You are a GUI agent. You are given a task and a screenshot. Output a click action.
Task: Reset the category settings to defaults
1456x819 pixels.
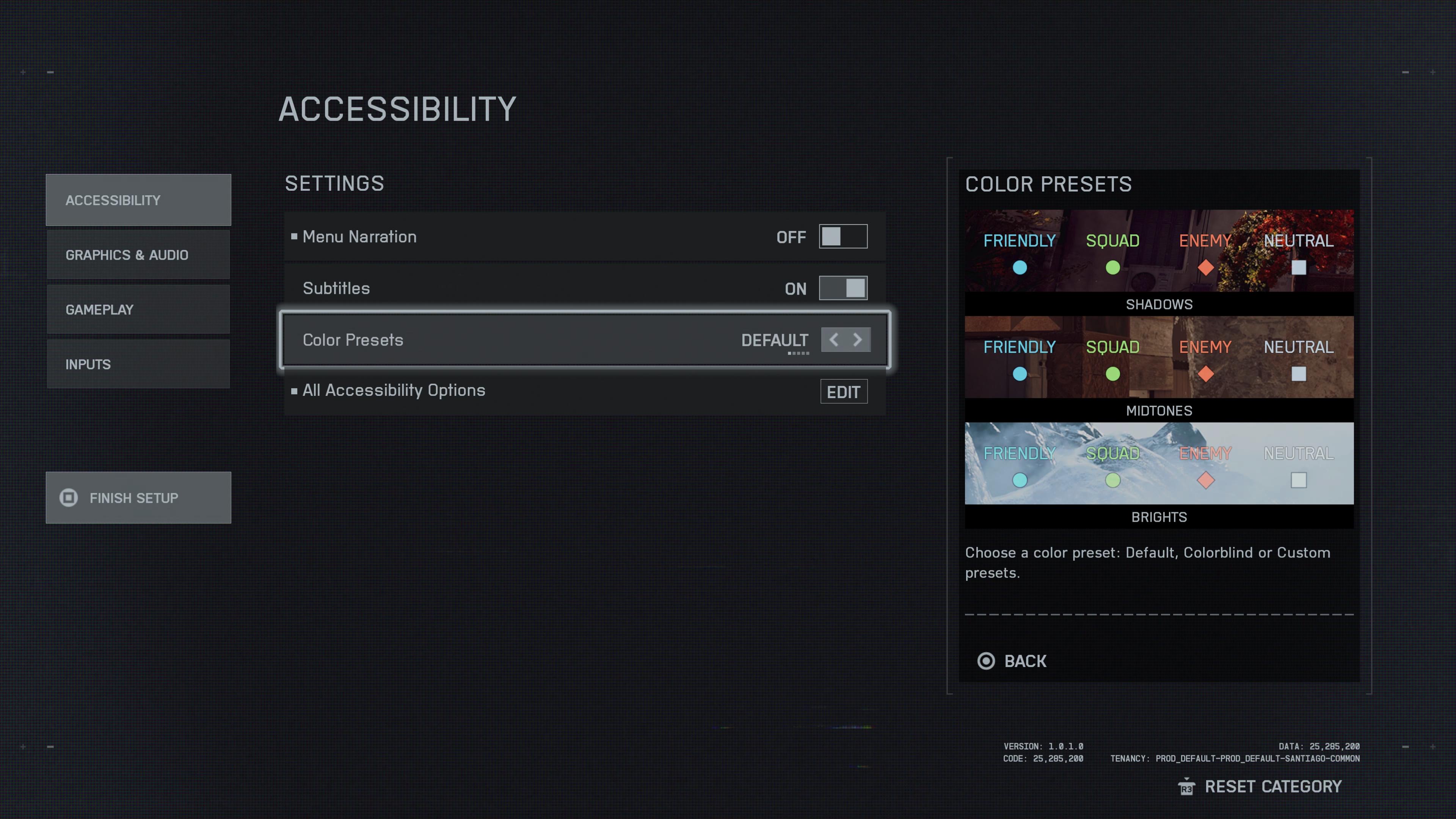coord(1260,787)
